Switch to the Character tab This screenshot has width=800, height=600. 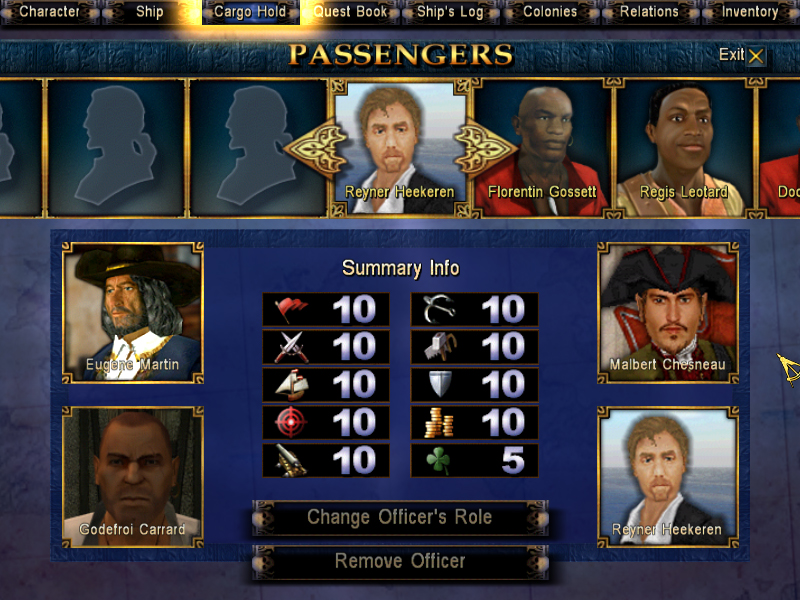click(x=49, y=12)
